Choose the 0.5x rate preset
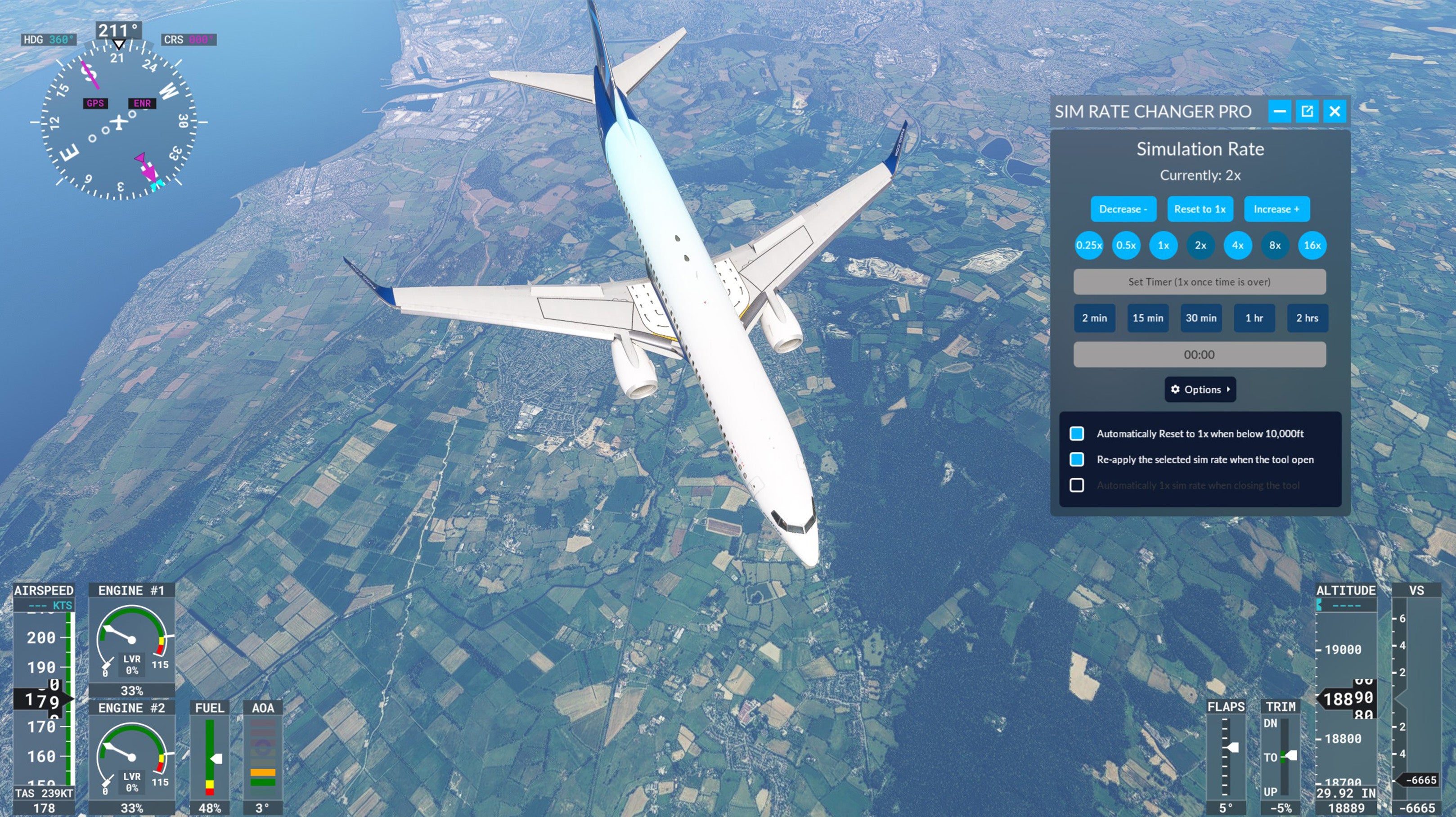1456x817 pixels. [x=1126, y=245]
